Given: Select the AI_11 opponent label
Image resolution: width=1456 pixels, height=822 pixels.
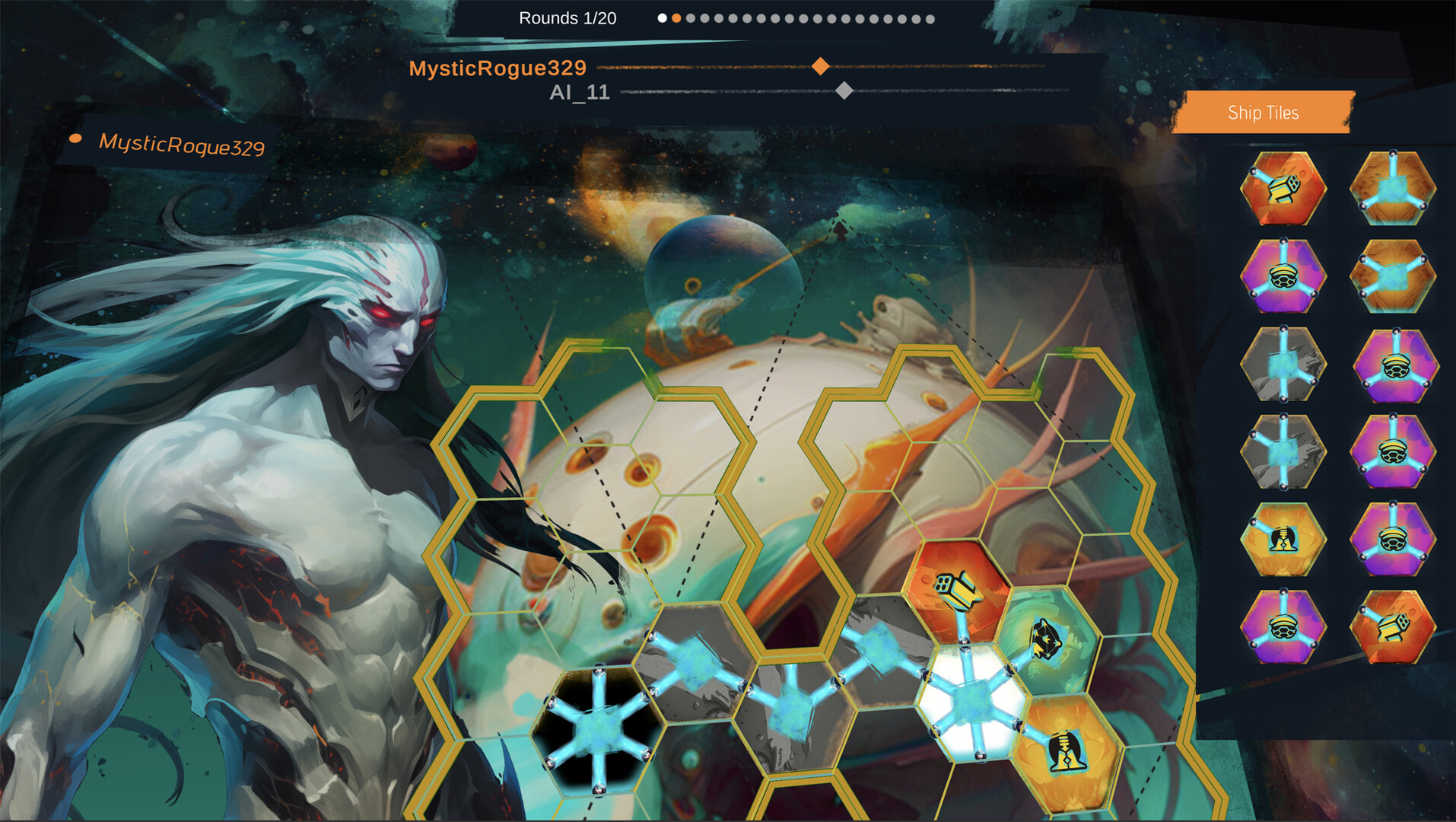Looking at the screenshot, I should coord(580,93).
